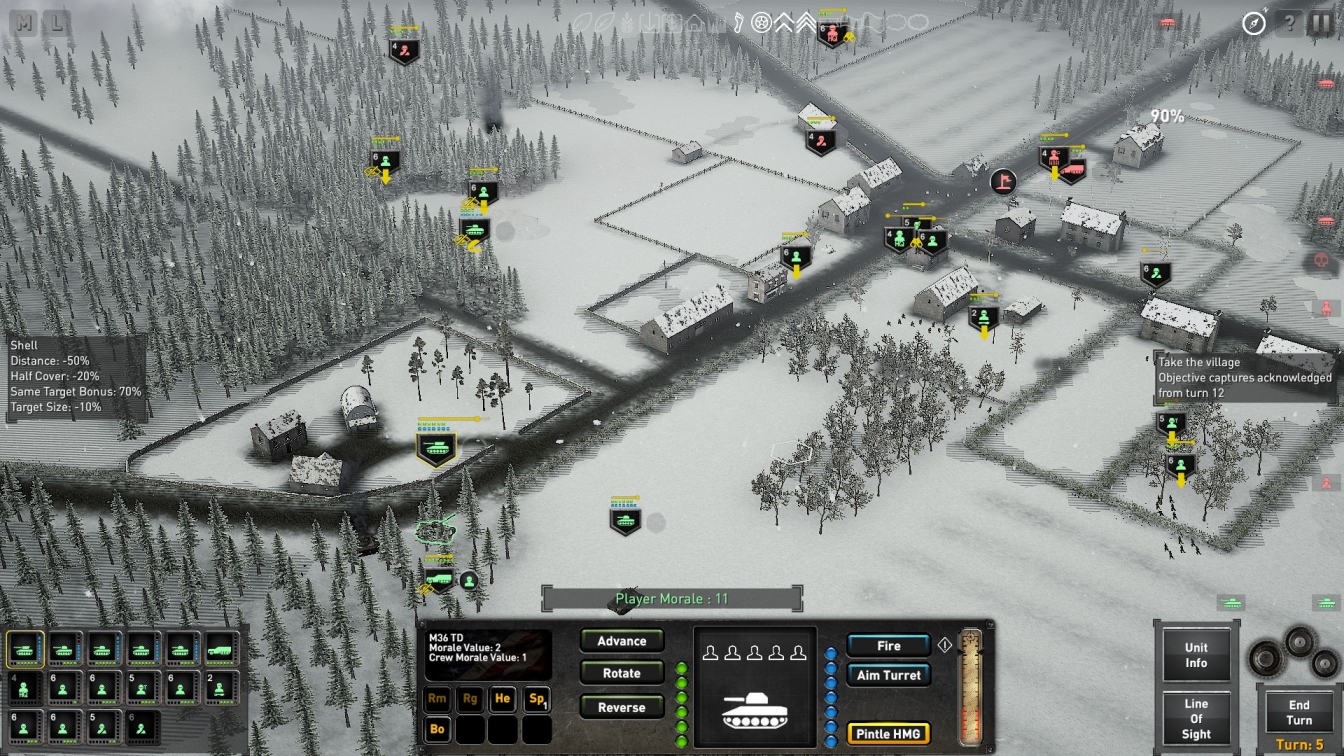Select the tank unit marker beside the walled farmstead
The width and height of the screenshot is (1344, 756).
436,448
